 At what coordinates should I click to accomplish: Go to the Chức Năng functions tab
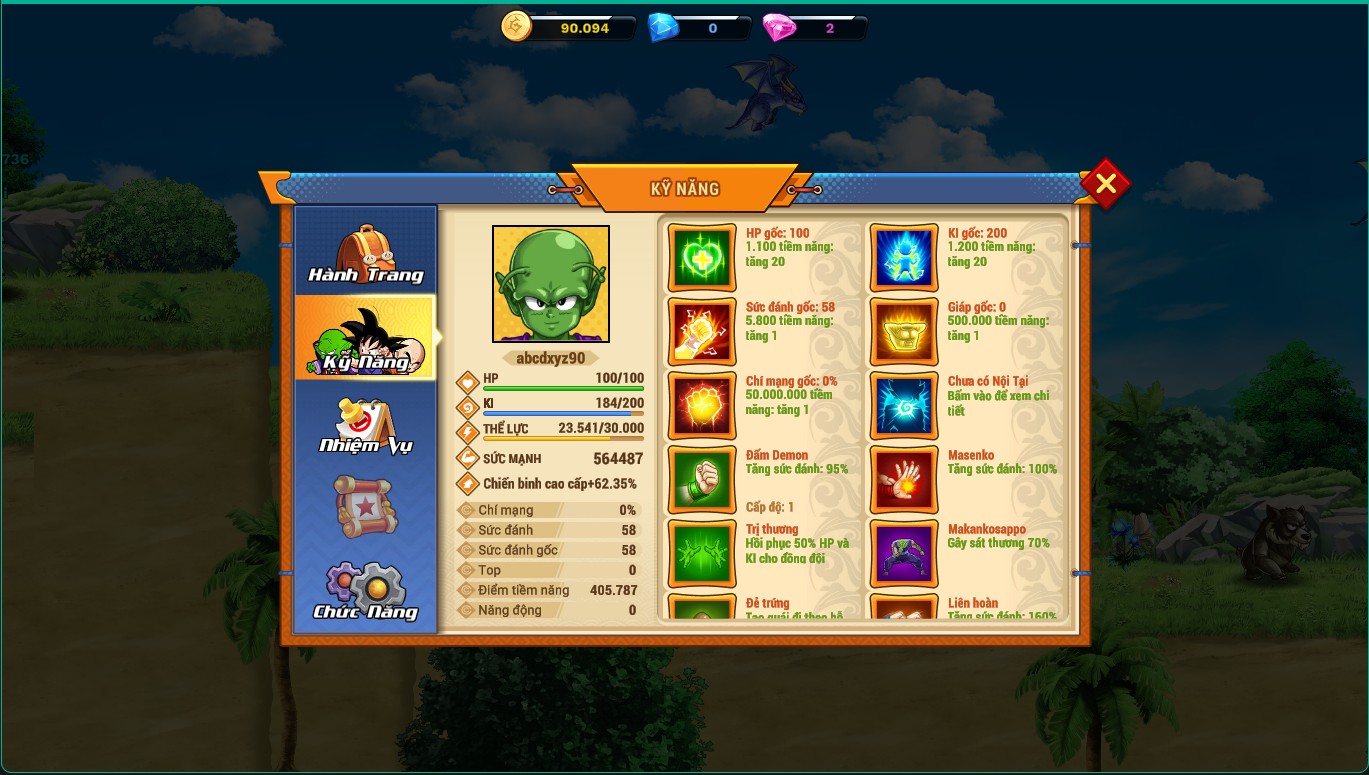click(366, 591)
